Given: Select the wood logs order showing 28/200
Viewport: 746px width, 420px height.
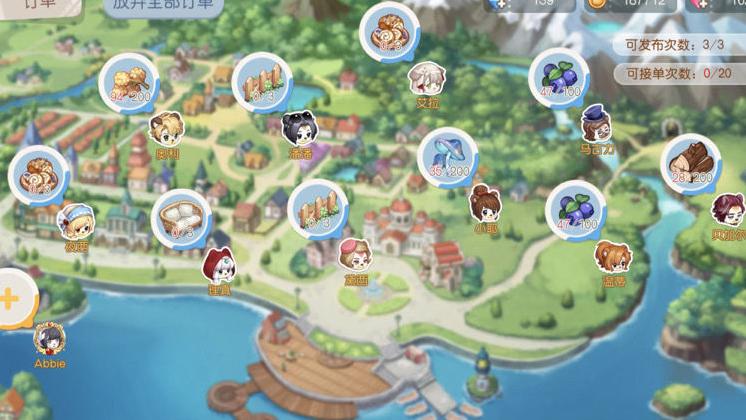Looking at the screenshot, I should 690,163.
